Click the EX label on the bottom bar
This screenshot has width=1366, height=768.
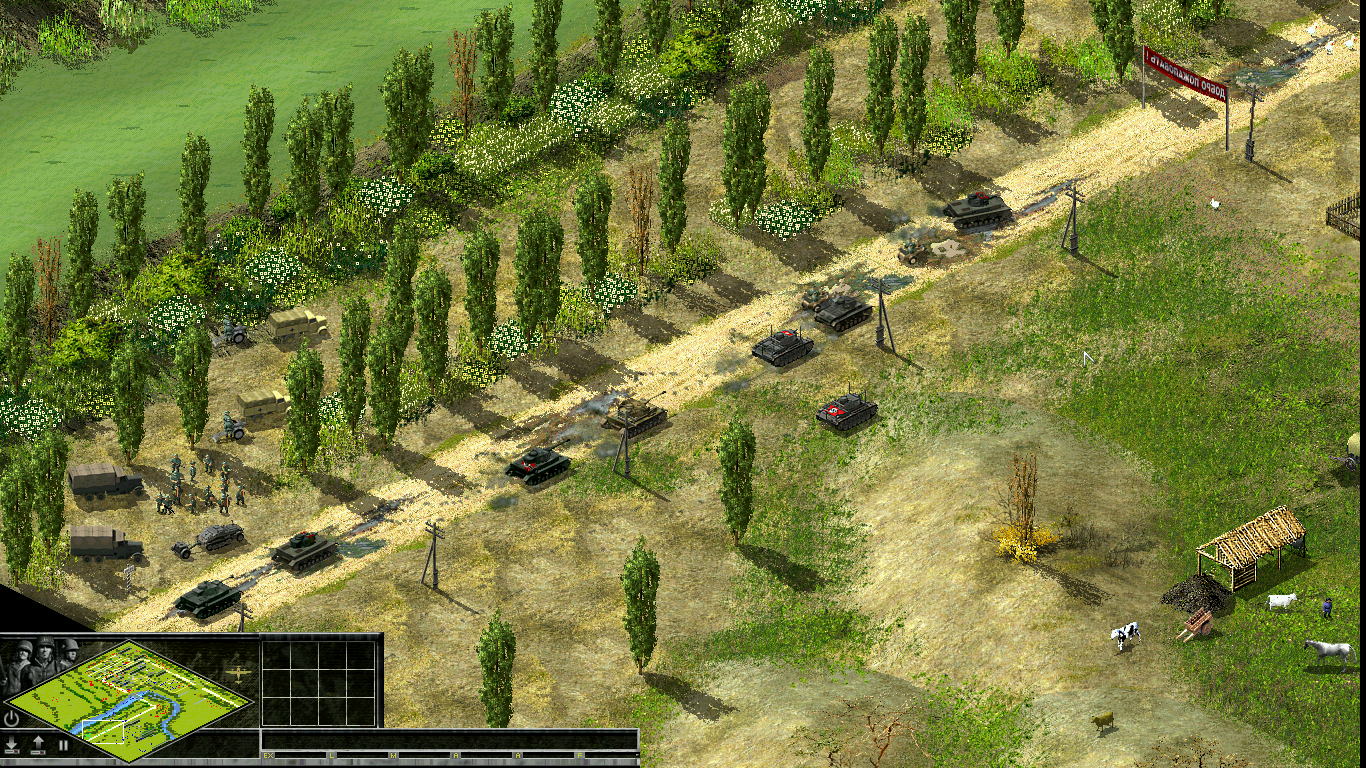pos(268,755)
